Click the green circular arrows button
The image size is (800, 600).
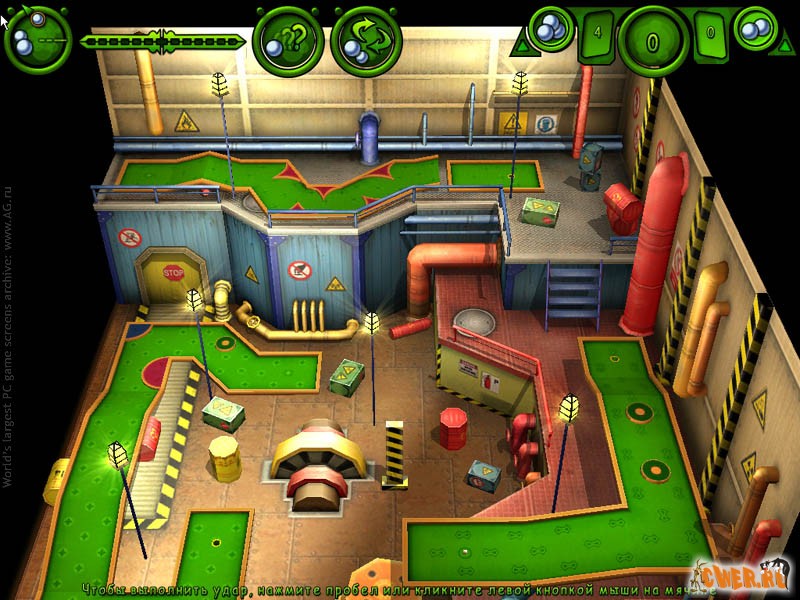366,40
